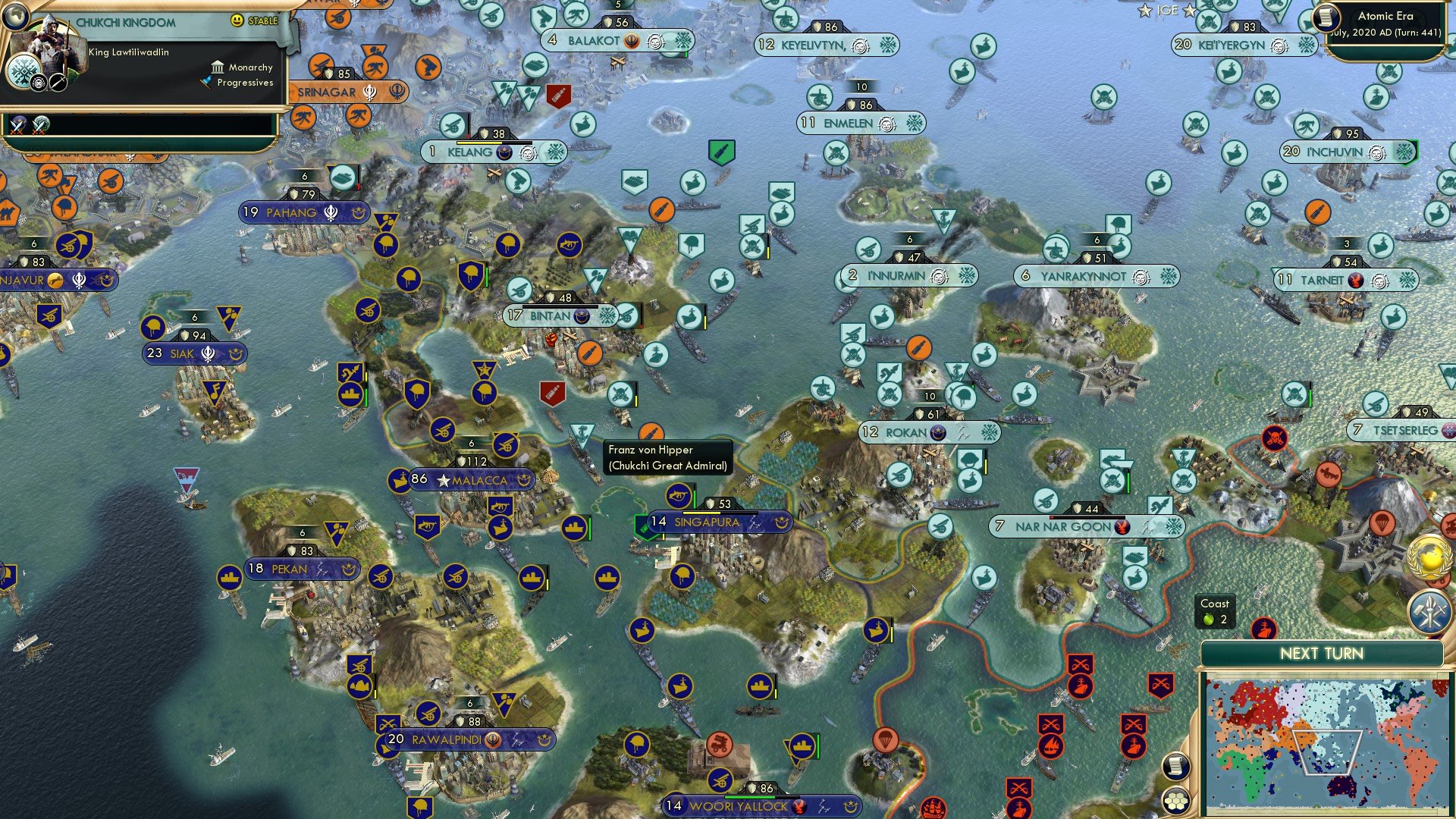
Task: Click the Monarchy government pillar icon
Action: click(x=218, y=68)
